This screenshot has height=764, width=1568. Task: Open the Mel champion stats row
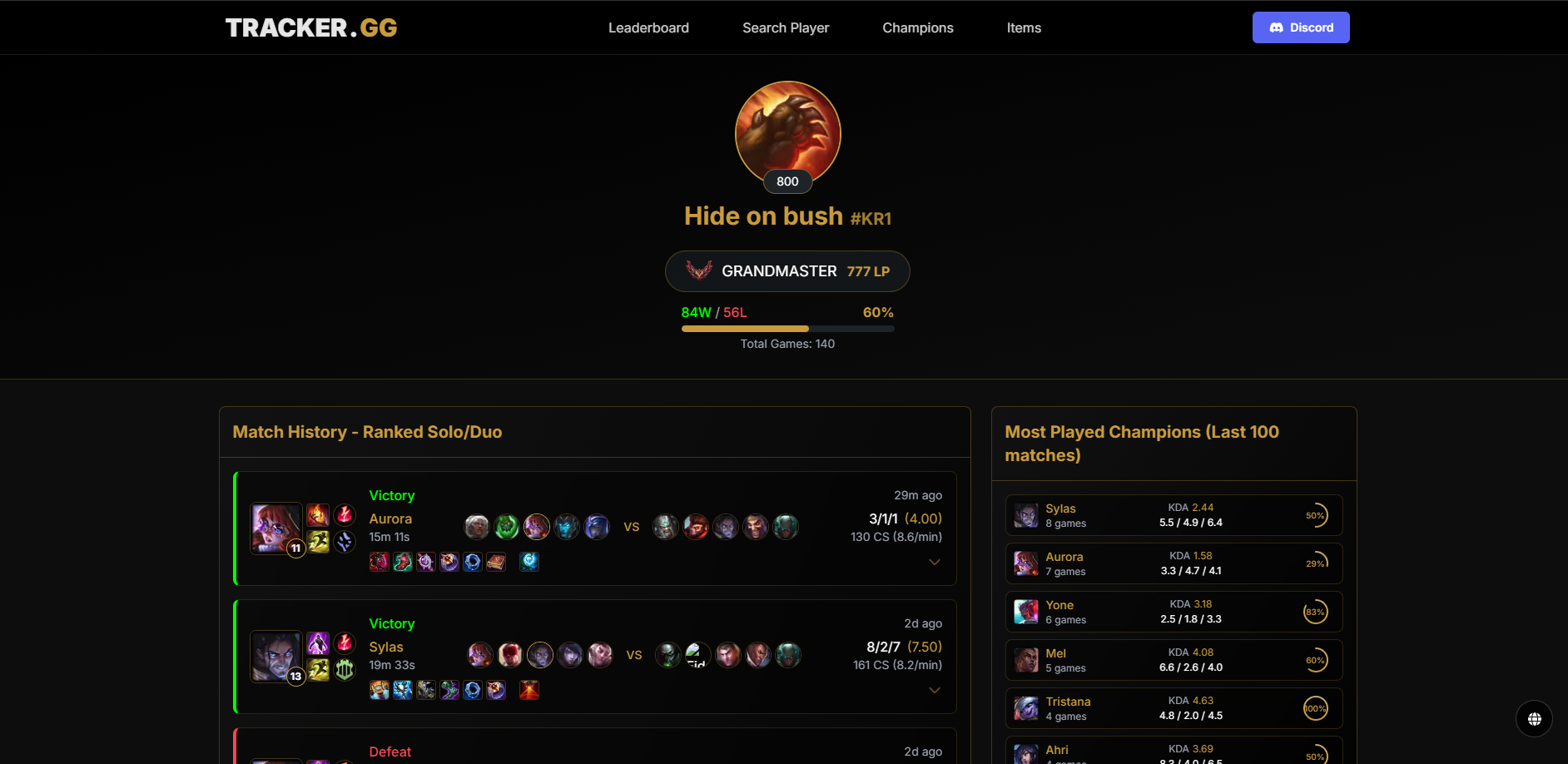tap(1174, 660)
